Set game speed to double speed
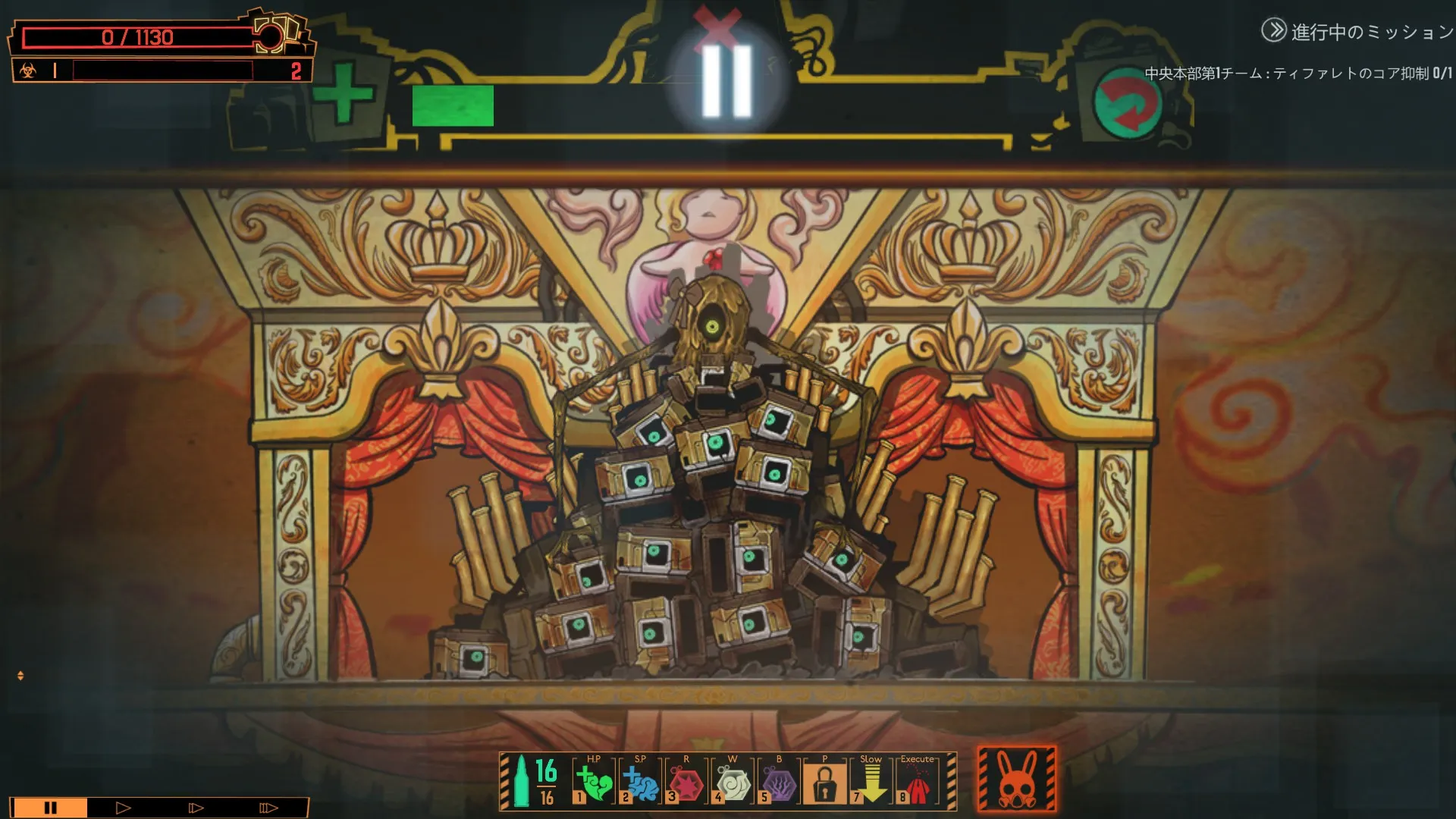The height and width of the screenshot is (819, 1456). (196, 808)
